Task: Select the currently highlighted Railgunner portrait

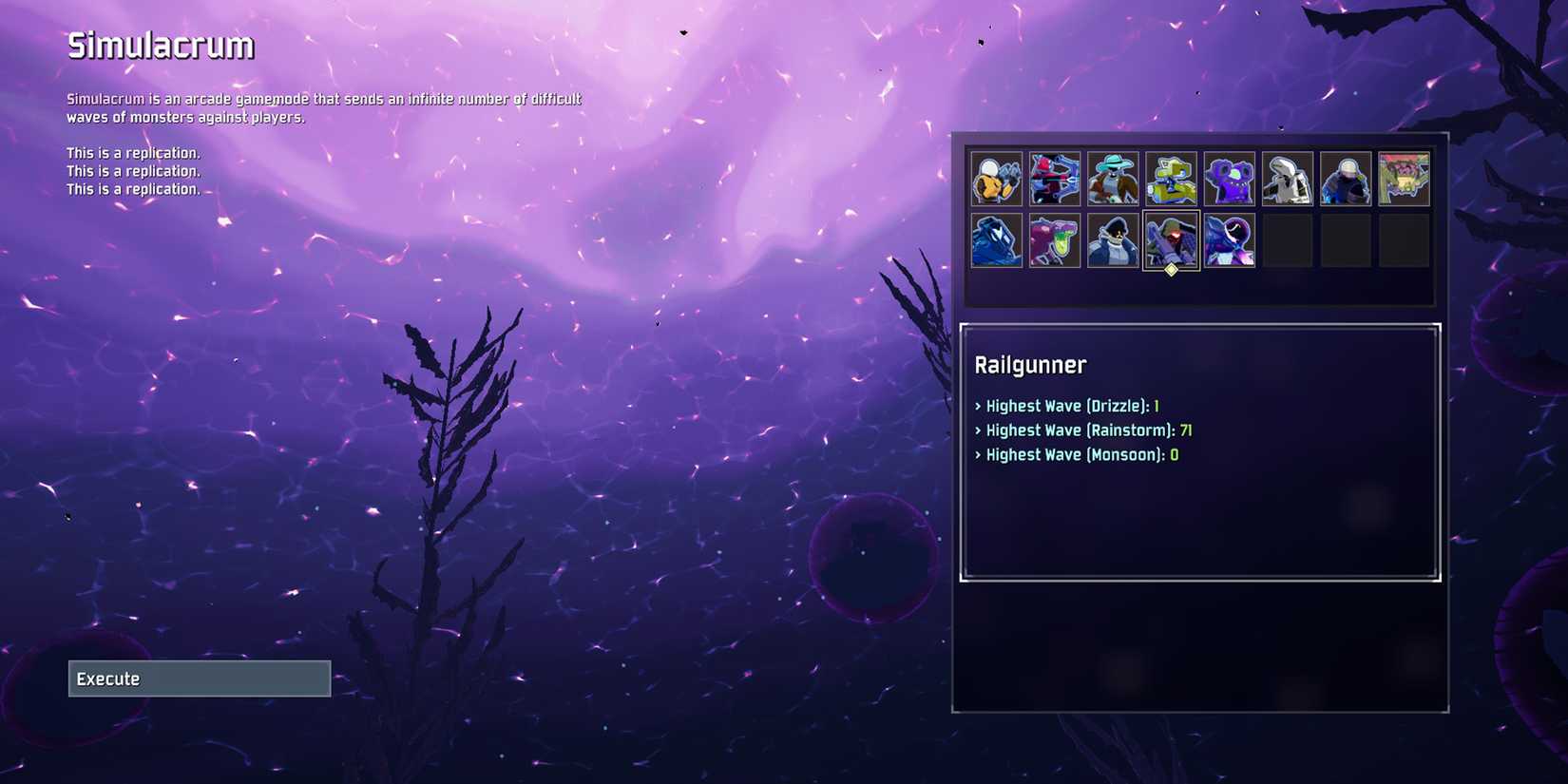Action: 1172,238
